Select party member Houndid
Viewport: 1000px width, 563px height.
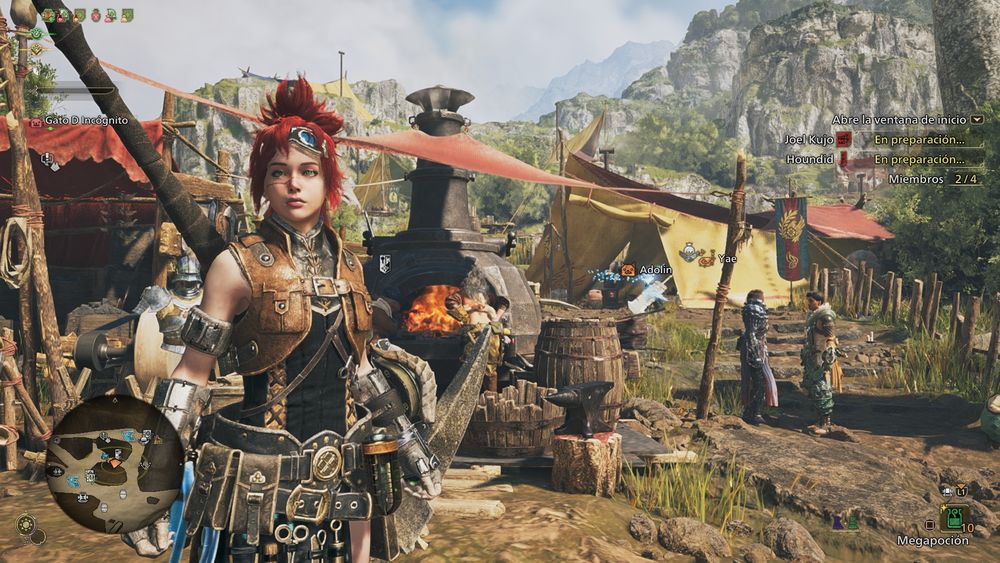pos(809,159)
